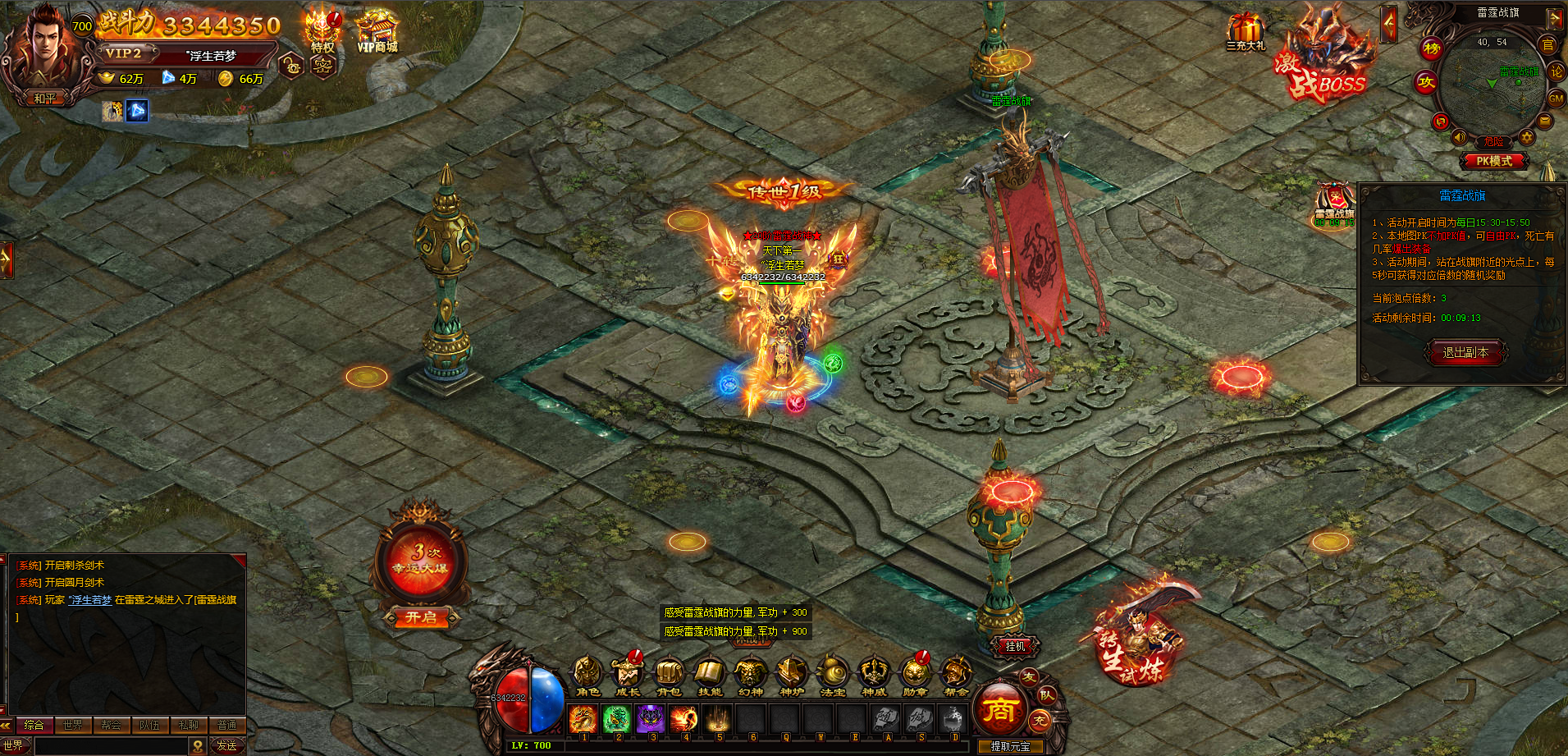This screenshot has height=756, width=1568.
Task: Toggle 挂机 auto-battle mode
Action: click(1016, 646)
